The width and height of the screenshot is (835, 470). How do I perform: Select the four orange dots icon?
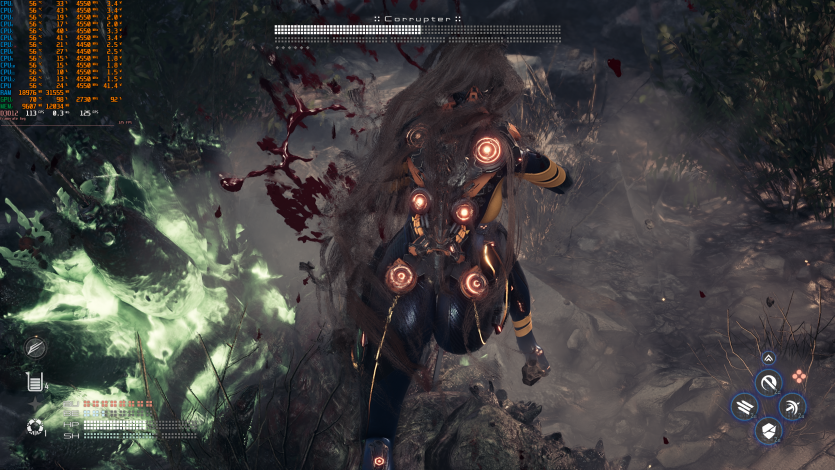pos(799,376)
